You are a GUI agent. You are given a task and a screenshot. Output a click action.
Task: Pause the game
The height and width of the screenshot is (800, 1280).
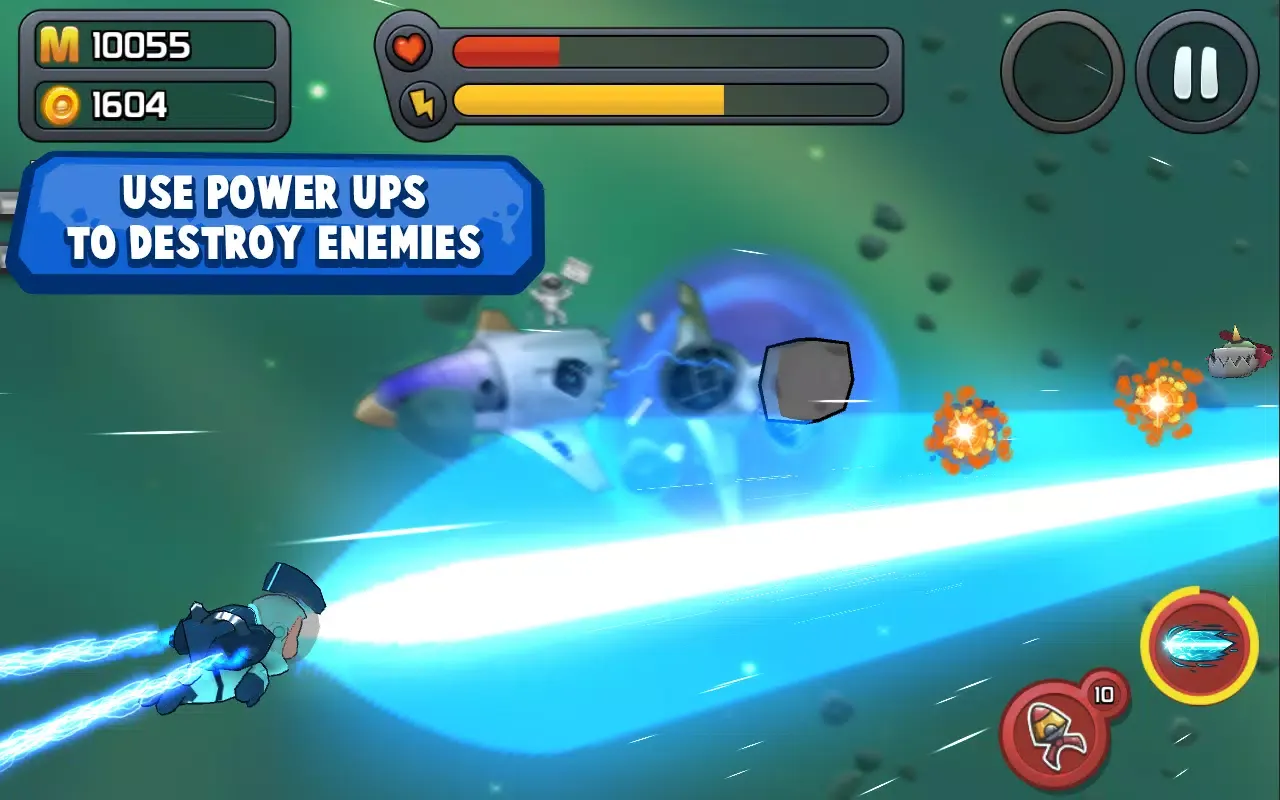click(1197, 72)
